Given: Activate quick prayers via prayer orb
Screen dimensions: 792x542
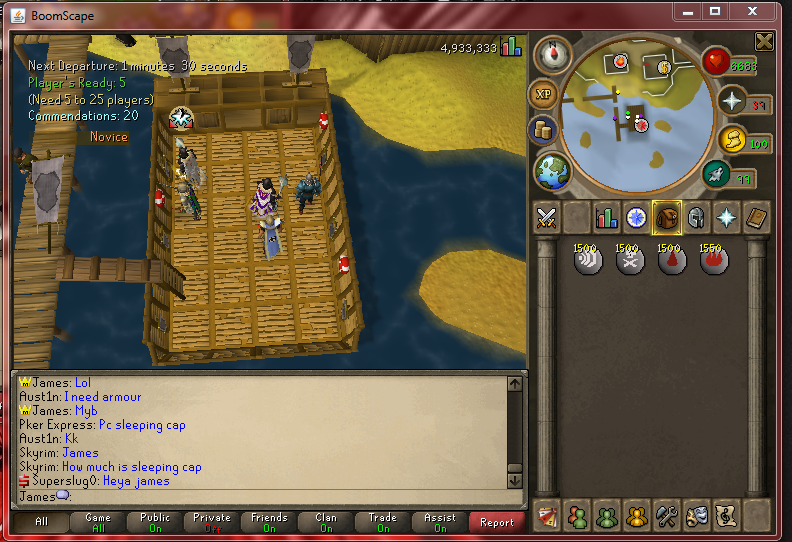Looking at the screenshot, I should tap(731, 101).
